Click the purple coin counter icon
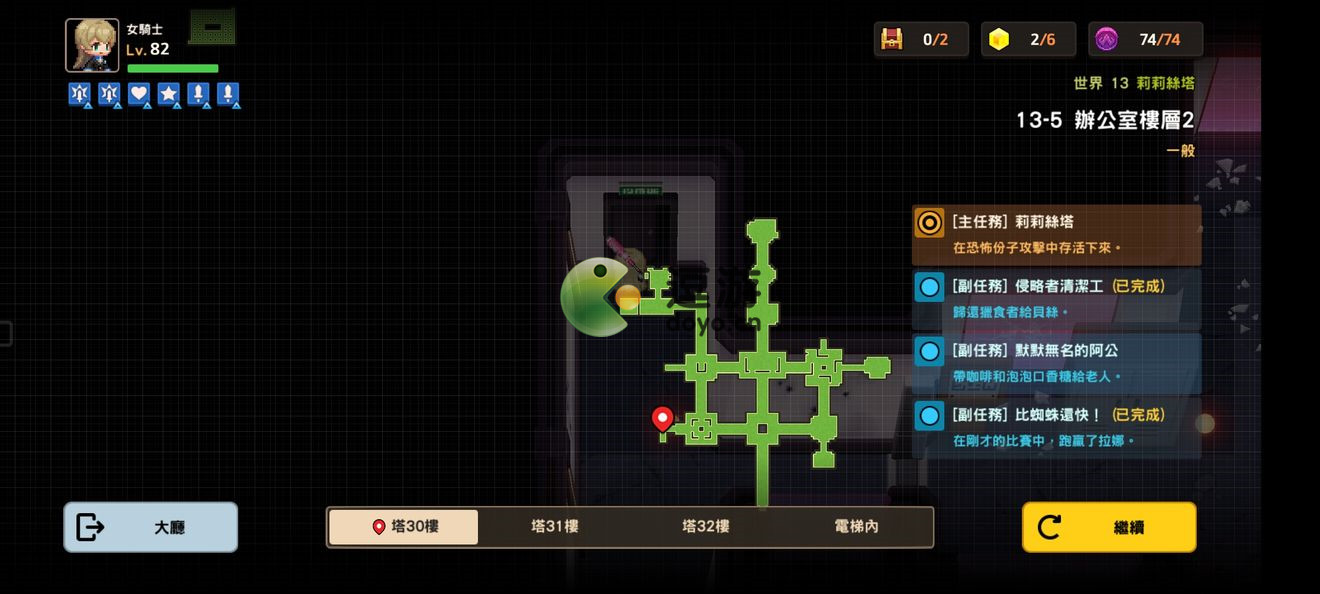The height and width of the screenshot is (594, 1320). [x=1106, y=39]
